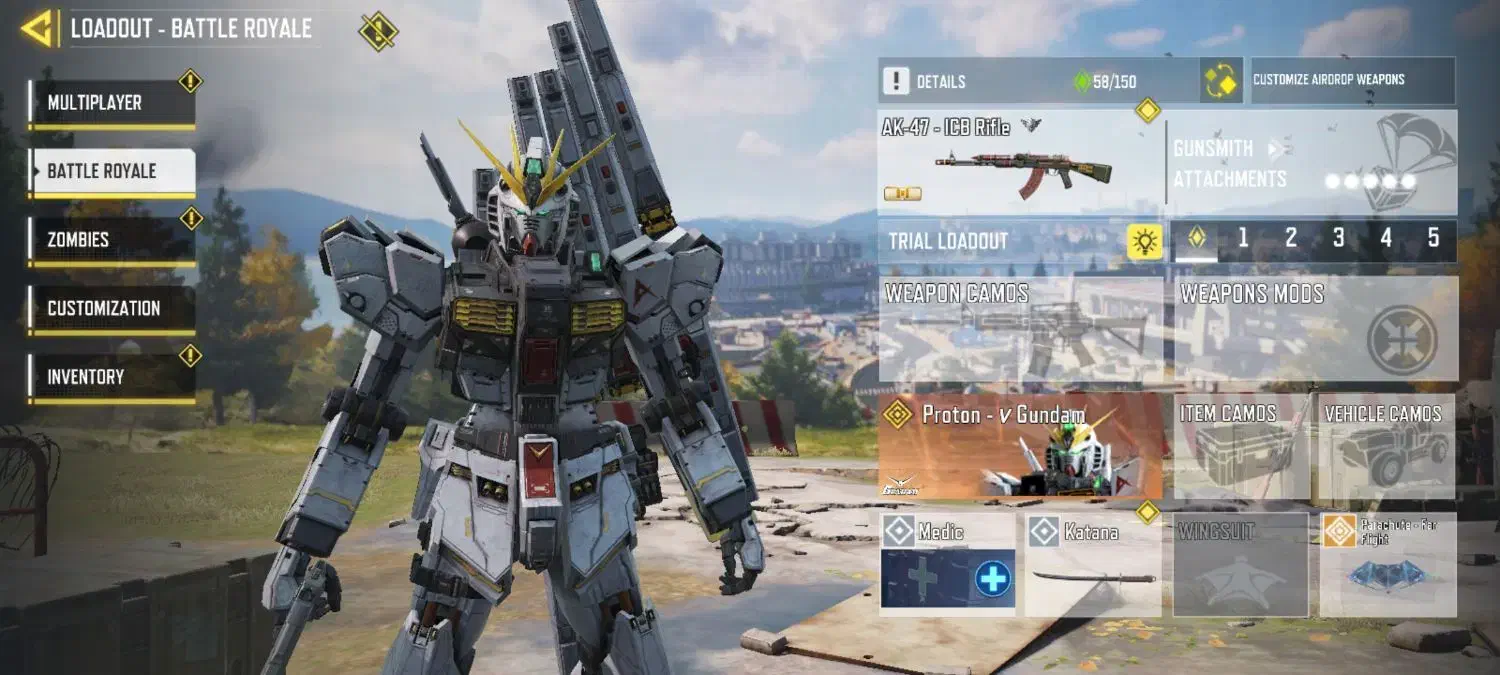This screenshot has height=675, width=1500.
Task: Open Item Camos
Action: (1241, 446)
